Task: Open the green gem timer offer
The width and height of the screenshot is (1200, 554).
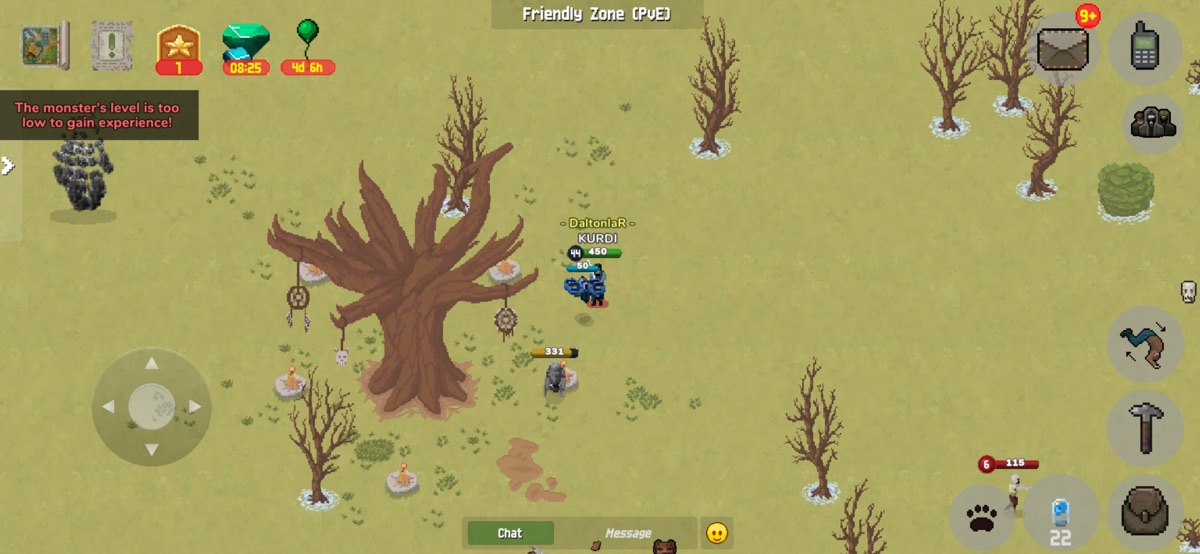Action: [x=245, y=45]
